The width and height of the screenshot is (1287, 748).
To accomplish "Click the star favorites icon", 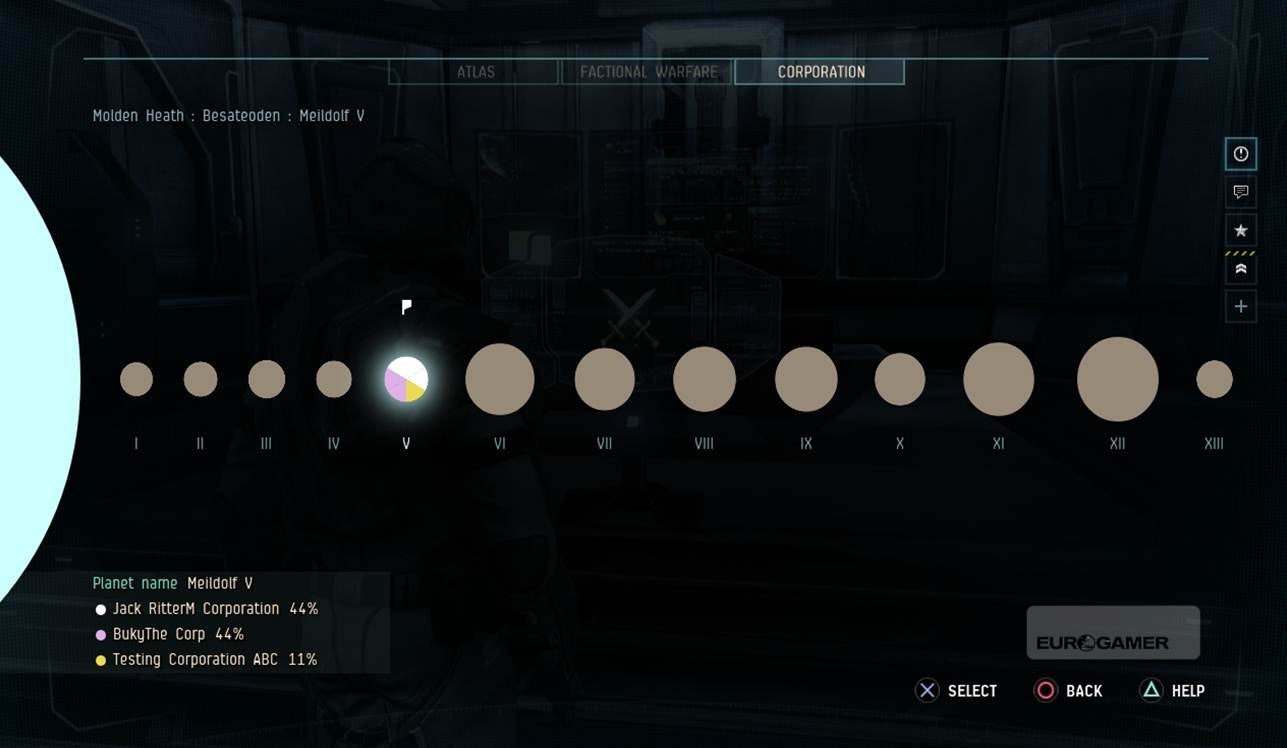I will pos(1241,230).
